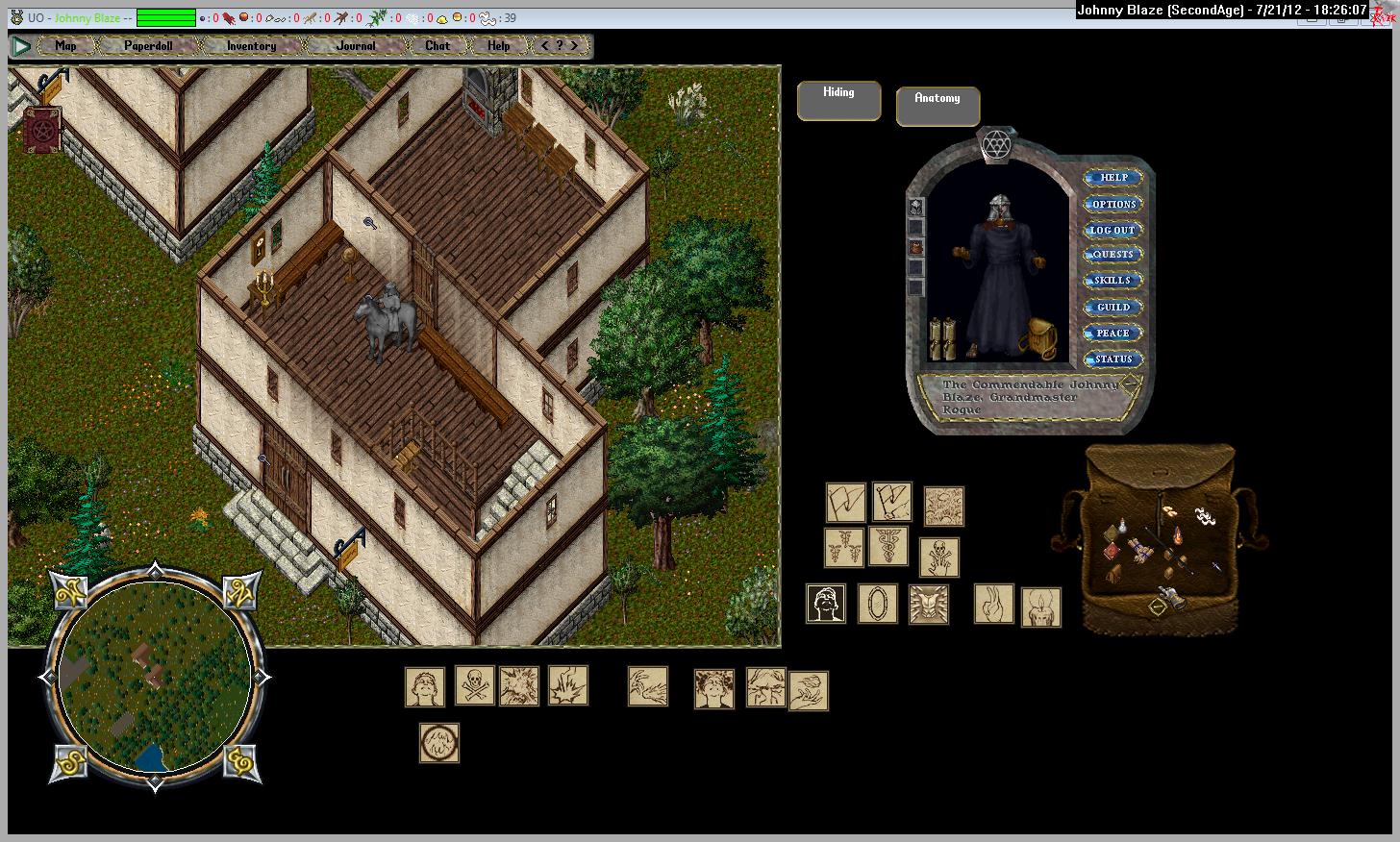Open the Paperdoll menu button
The height and width of the screenshot is (842, 1400).
tap(148, 45)
